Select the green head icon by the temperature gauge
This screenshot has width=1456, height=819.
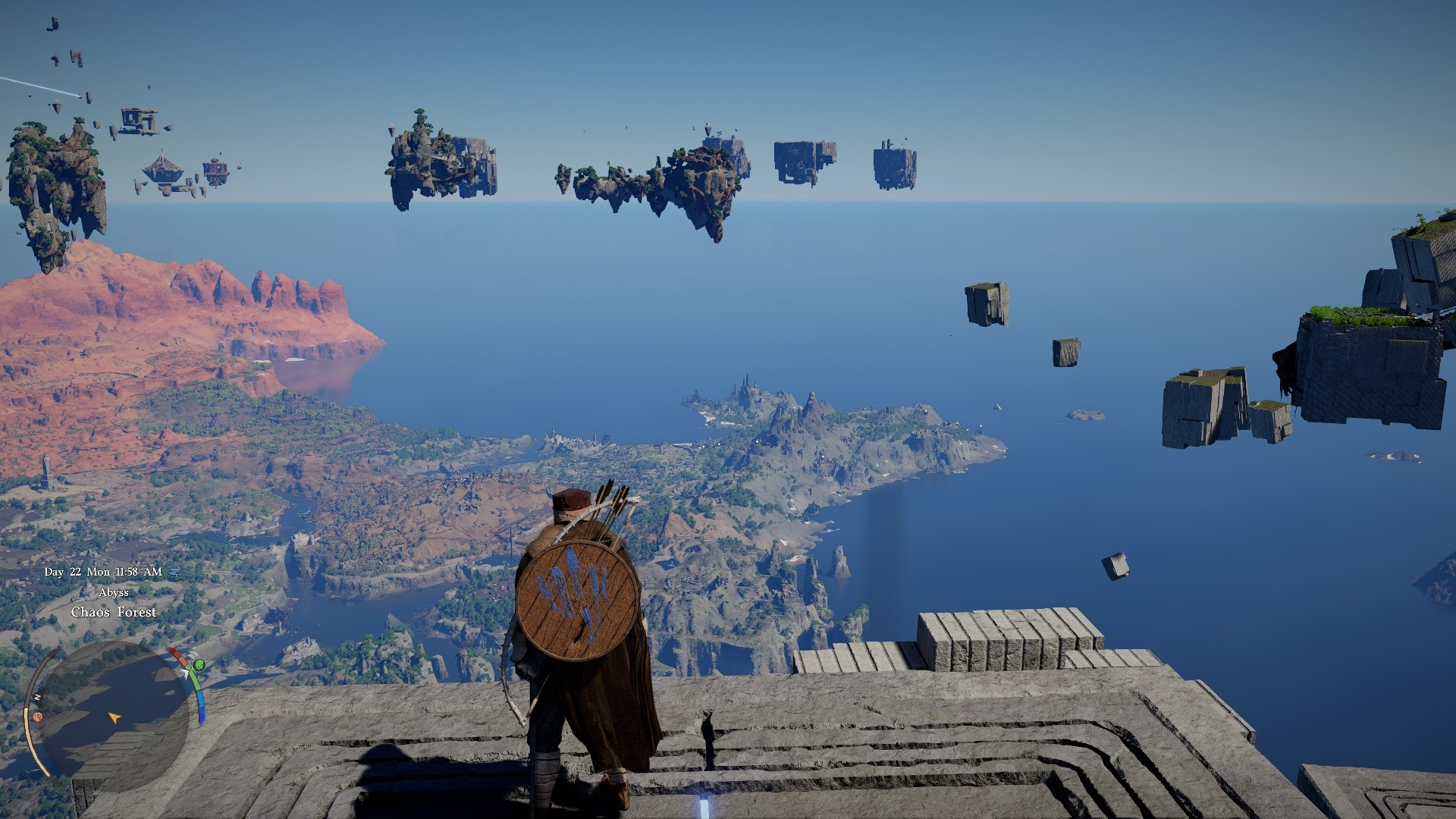tap(198, 666)
